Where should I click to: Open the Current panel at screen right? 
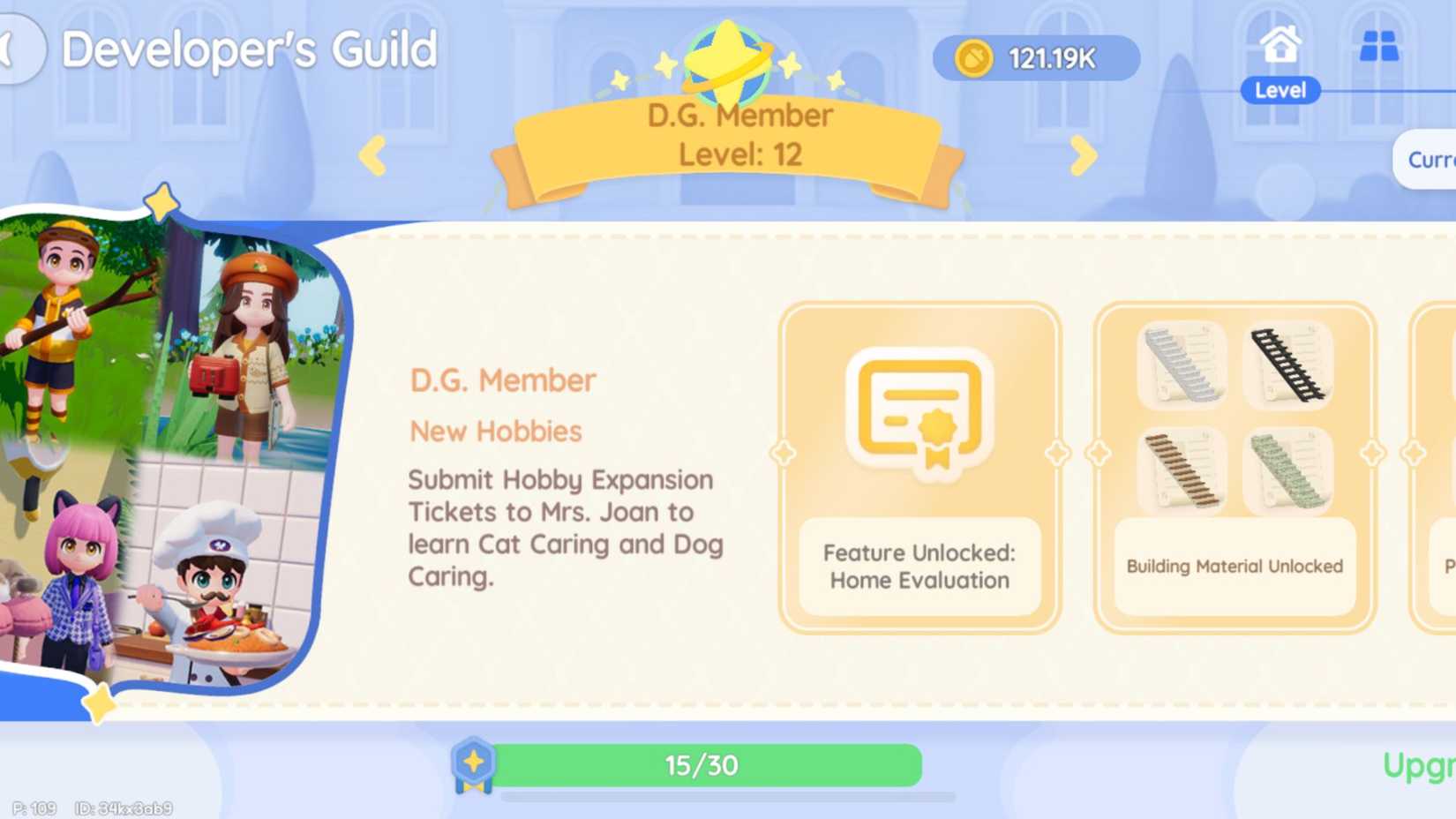pyautogui.click(x=1430, y=160)
